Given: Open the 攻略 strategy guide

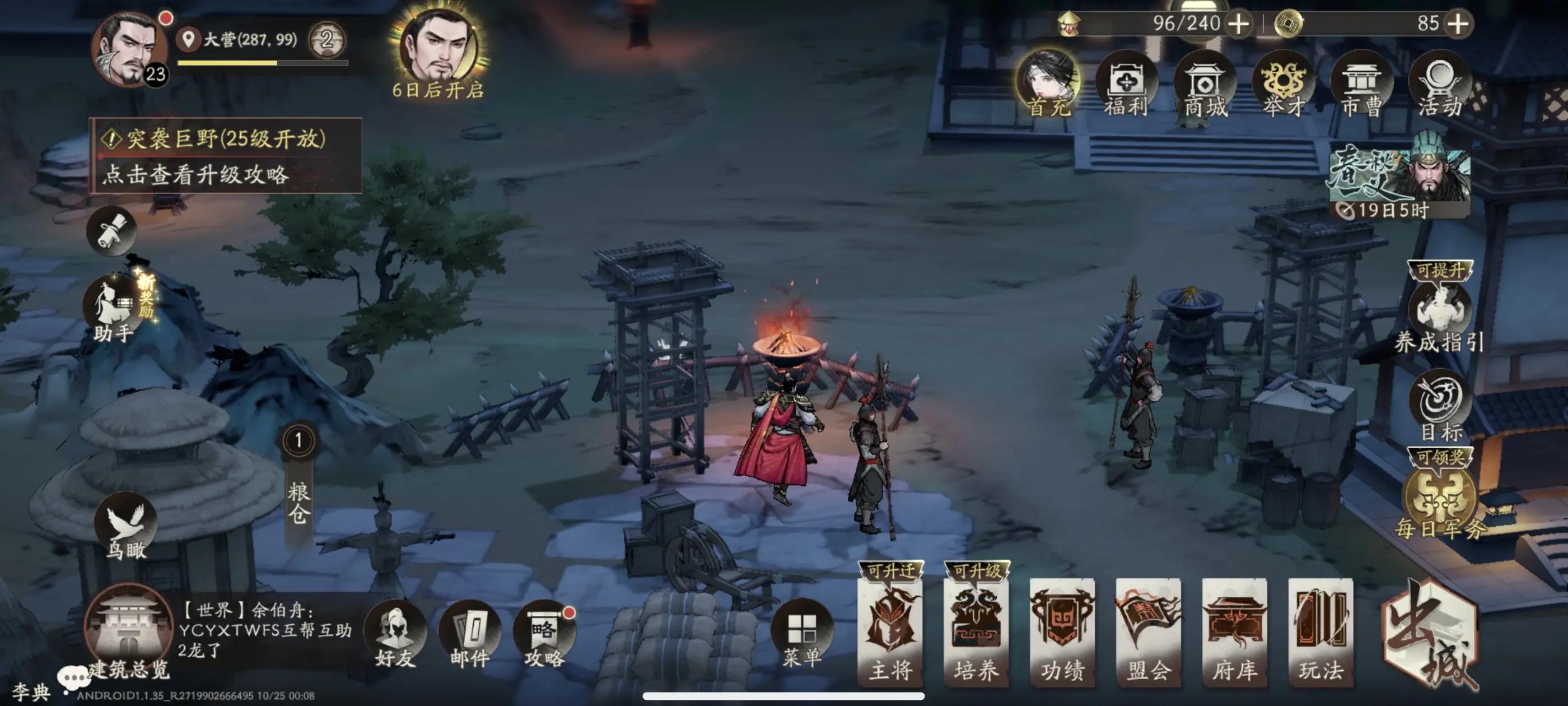Looking at the screenshot, I should pyautogui.click(x=544, y=637).
